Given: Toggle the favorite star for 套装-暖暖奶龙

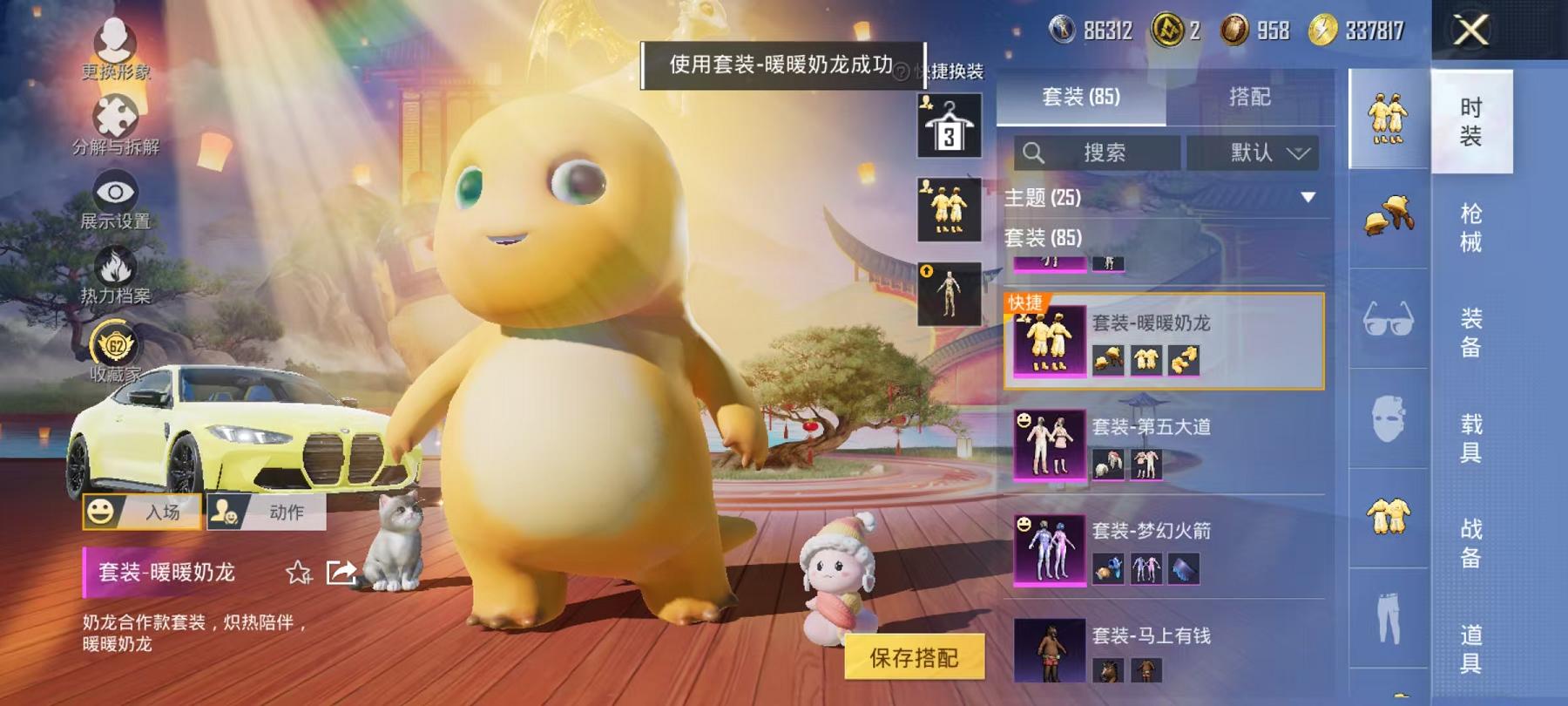Looking at the screenshot, I should [x=298, y=573].
